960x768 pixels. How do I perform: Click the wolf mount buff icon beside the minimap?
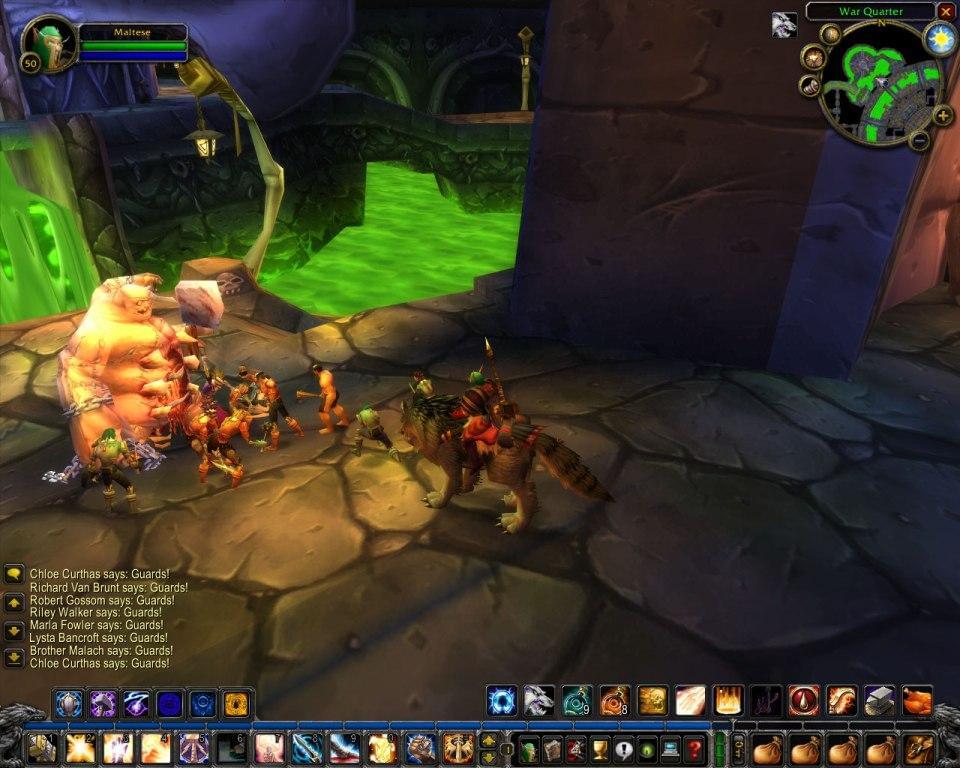(784, 25)
